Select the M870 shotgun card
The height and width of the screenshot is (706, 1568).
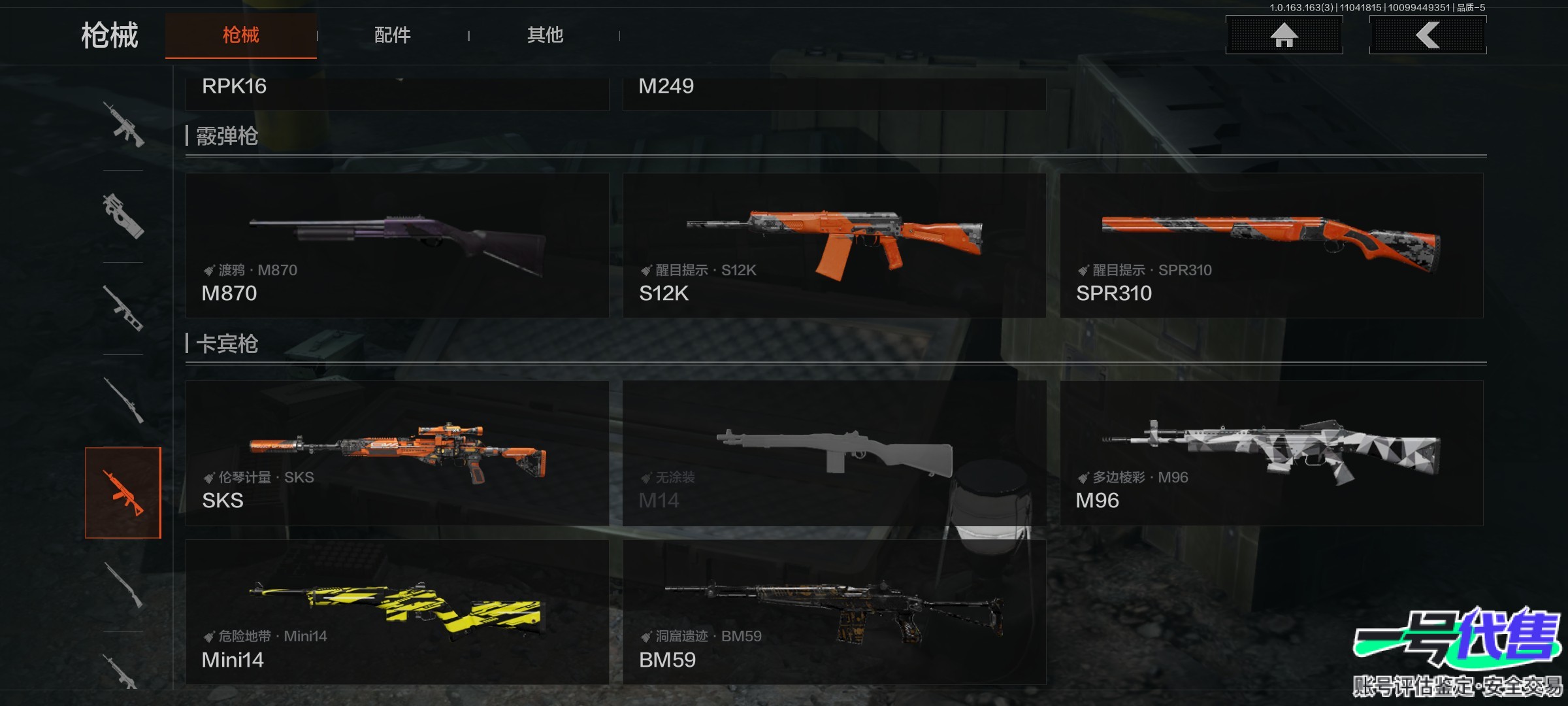pyautogui.click(x=397, y=246)
